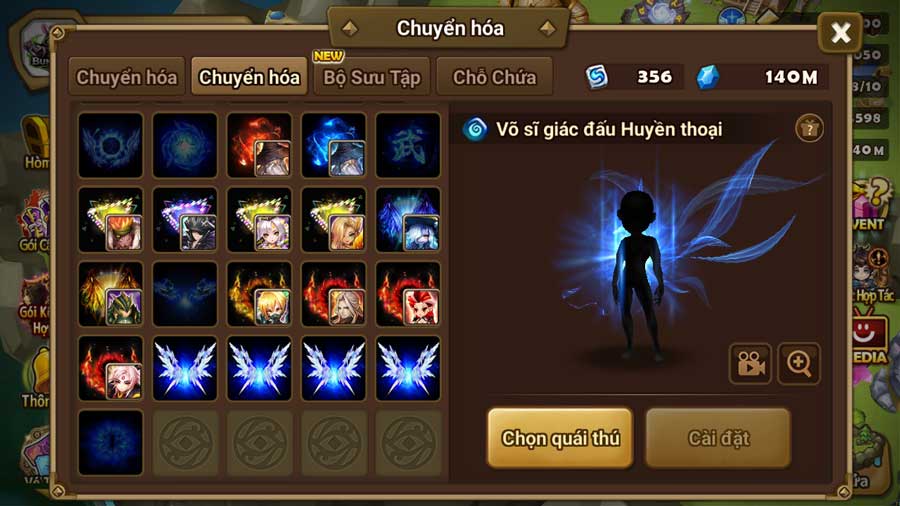Select the 武 kanji transmog tile
Viewport: 900px width, 506px height.
pyautogui.click(x=408, y=145)
